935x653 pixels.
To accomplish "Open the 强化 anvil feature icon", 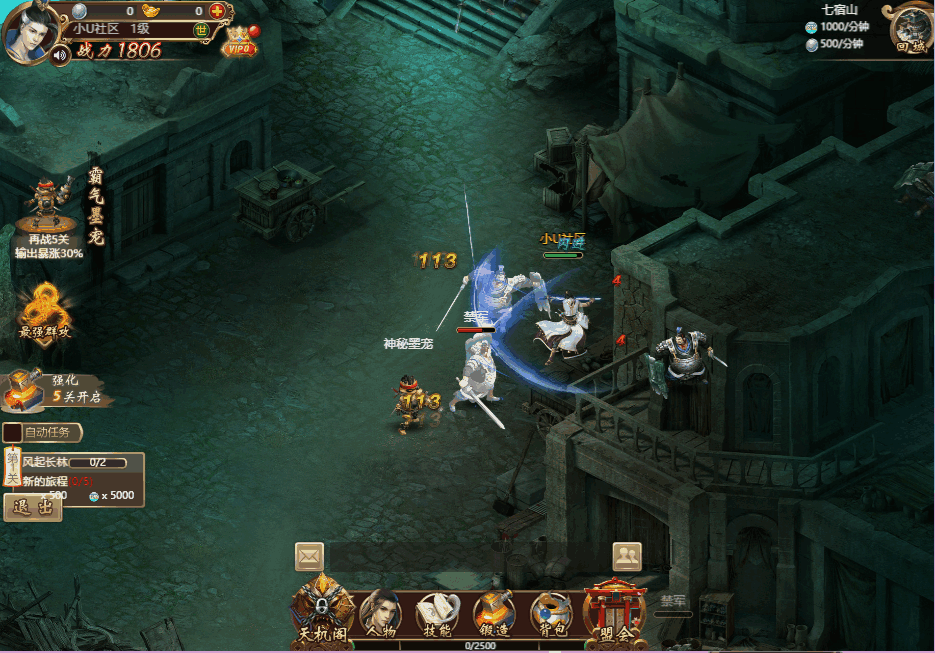I will (x=27, y=390).
